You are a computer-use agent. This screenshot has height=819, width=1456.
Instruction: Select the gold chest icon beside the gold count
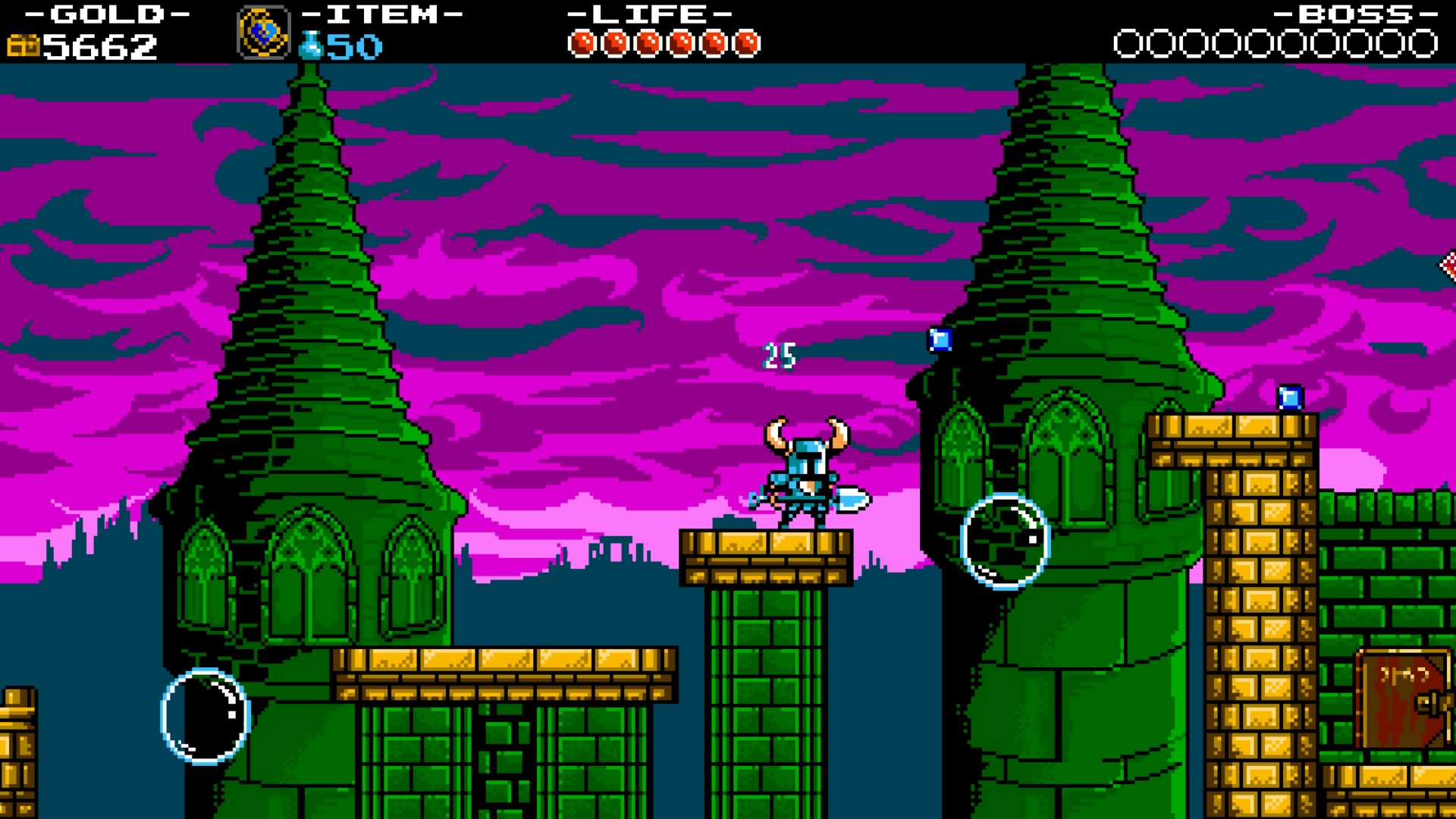pos(23,45)
